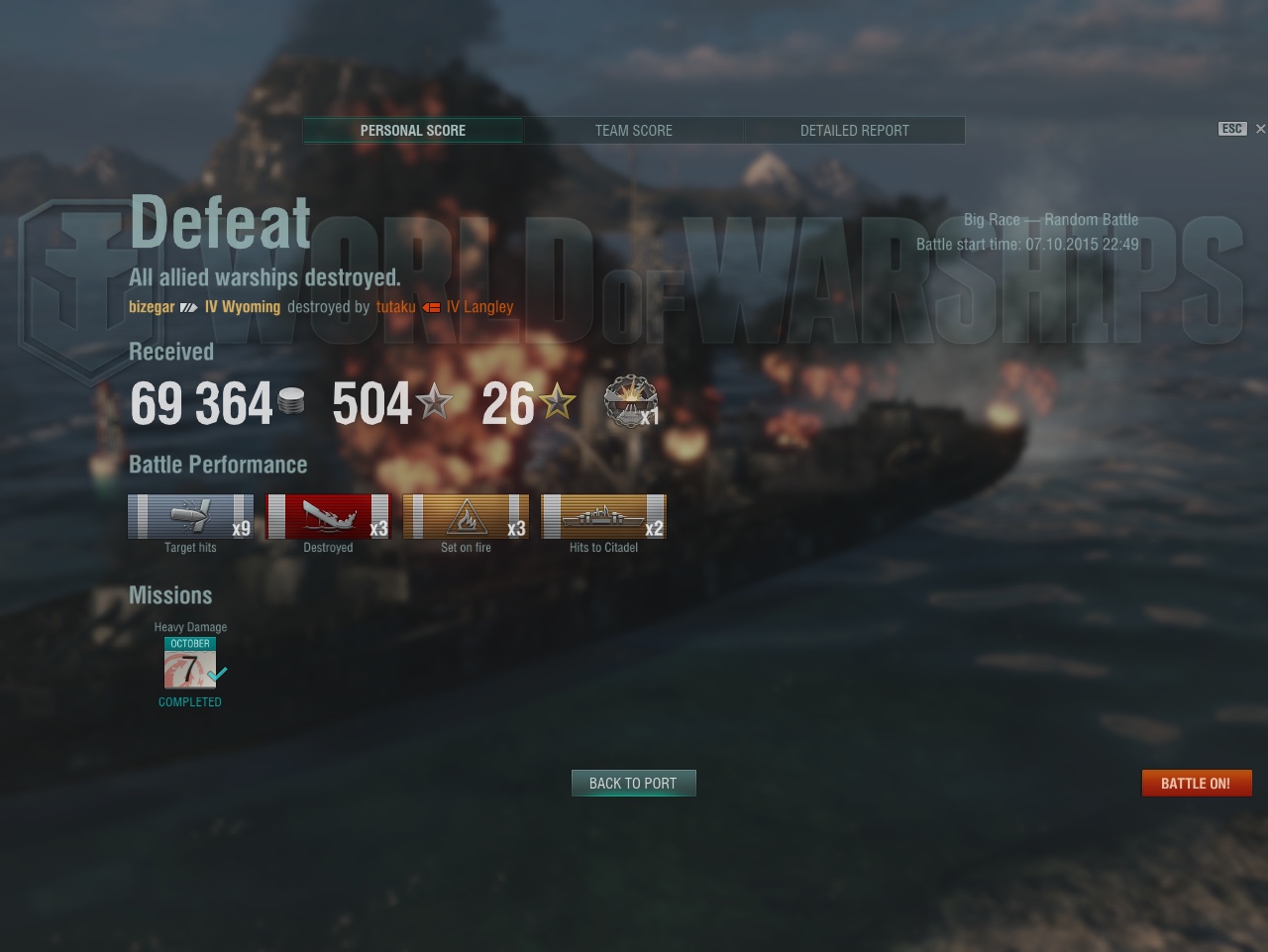View the Hits to Citadel ribbon

tap(603, 517)
